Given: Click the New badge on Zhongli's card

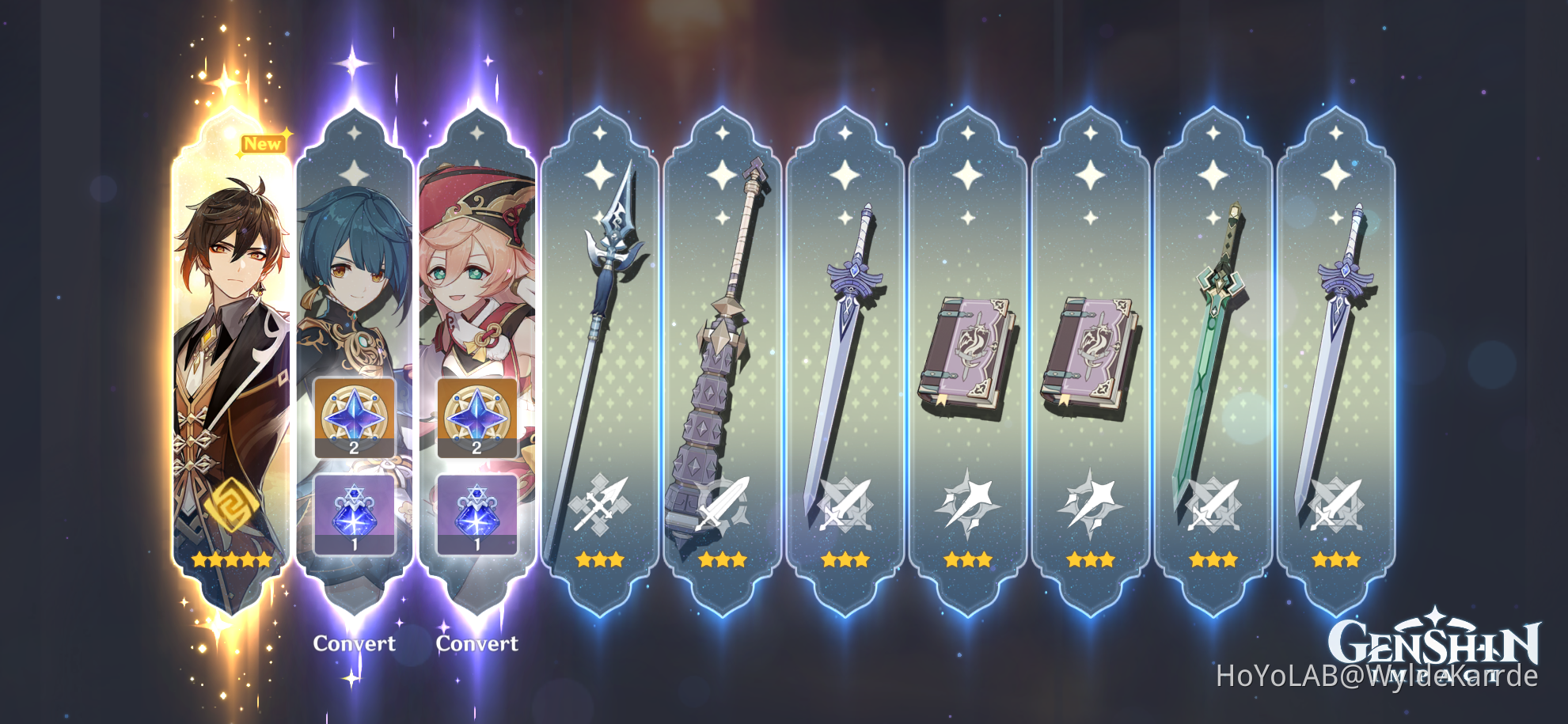Looking at the screenshot, I should 262,144.
